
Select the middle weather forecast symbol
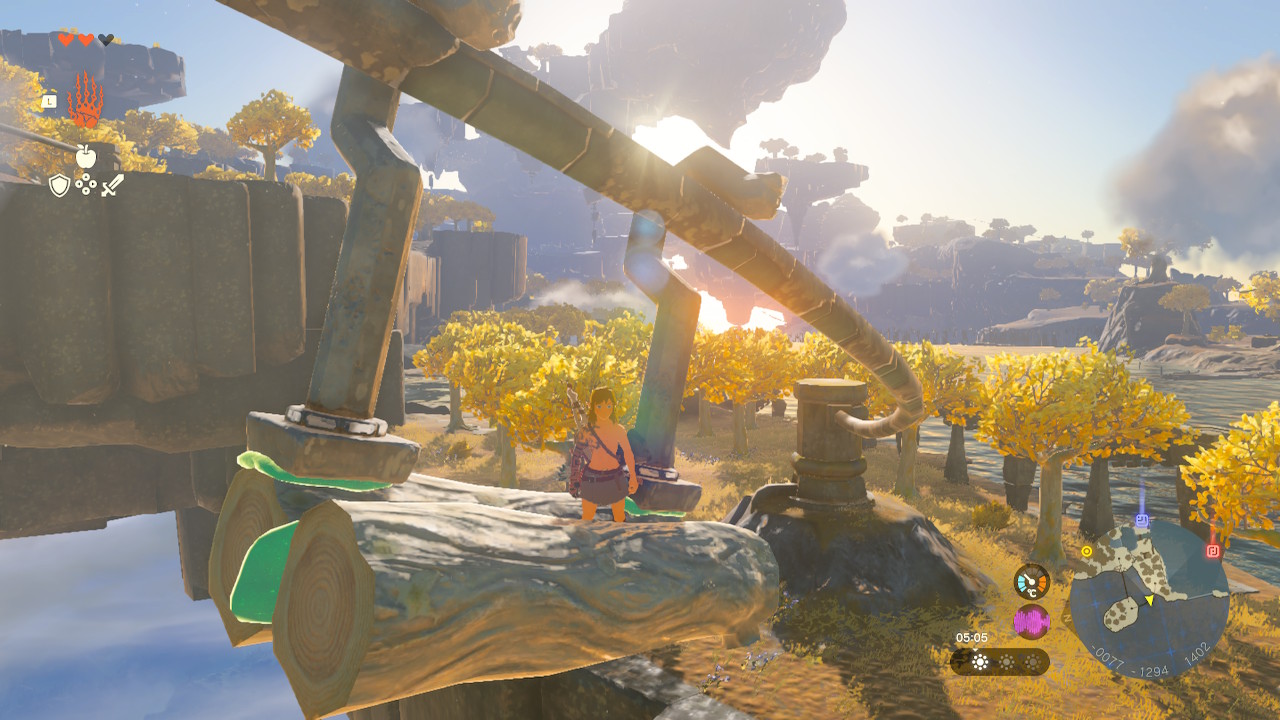(1006, 661)
